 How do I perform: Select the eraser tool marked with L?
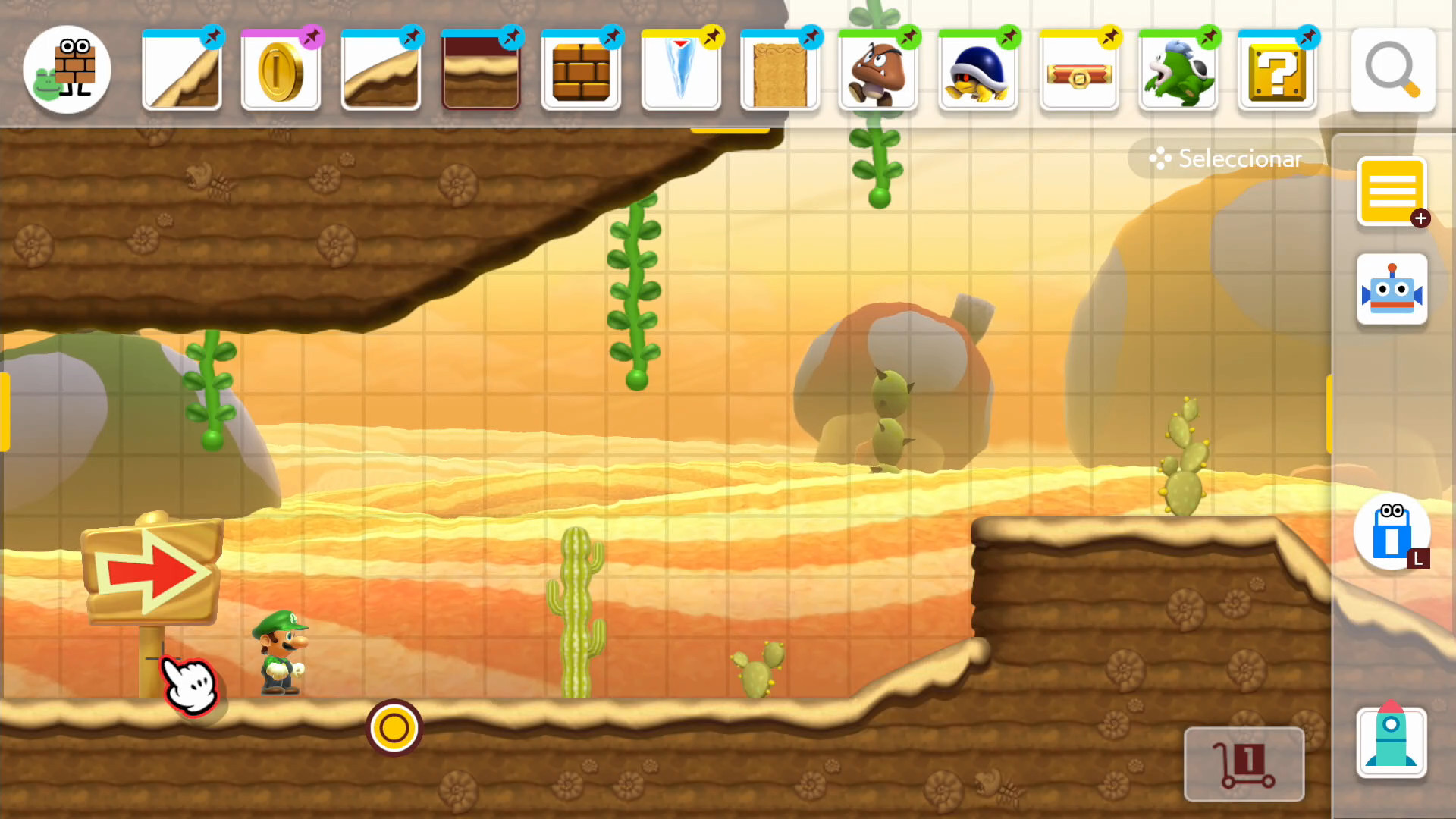point(1391,533)
